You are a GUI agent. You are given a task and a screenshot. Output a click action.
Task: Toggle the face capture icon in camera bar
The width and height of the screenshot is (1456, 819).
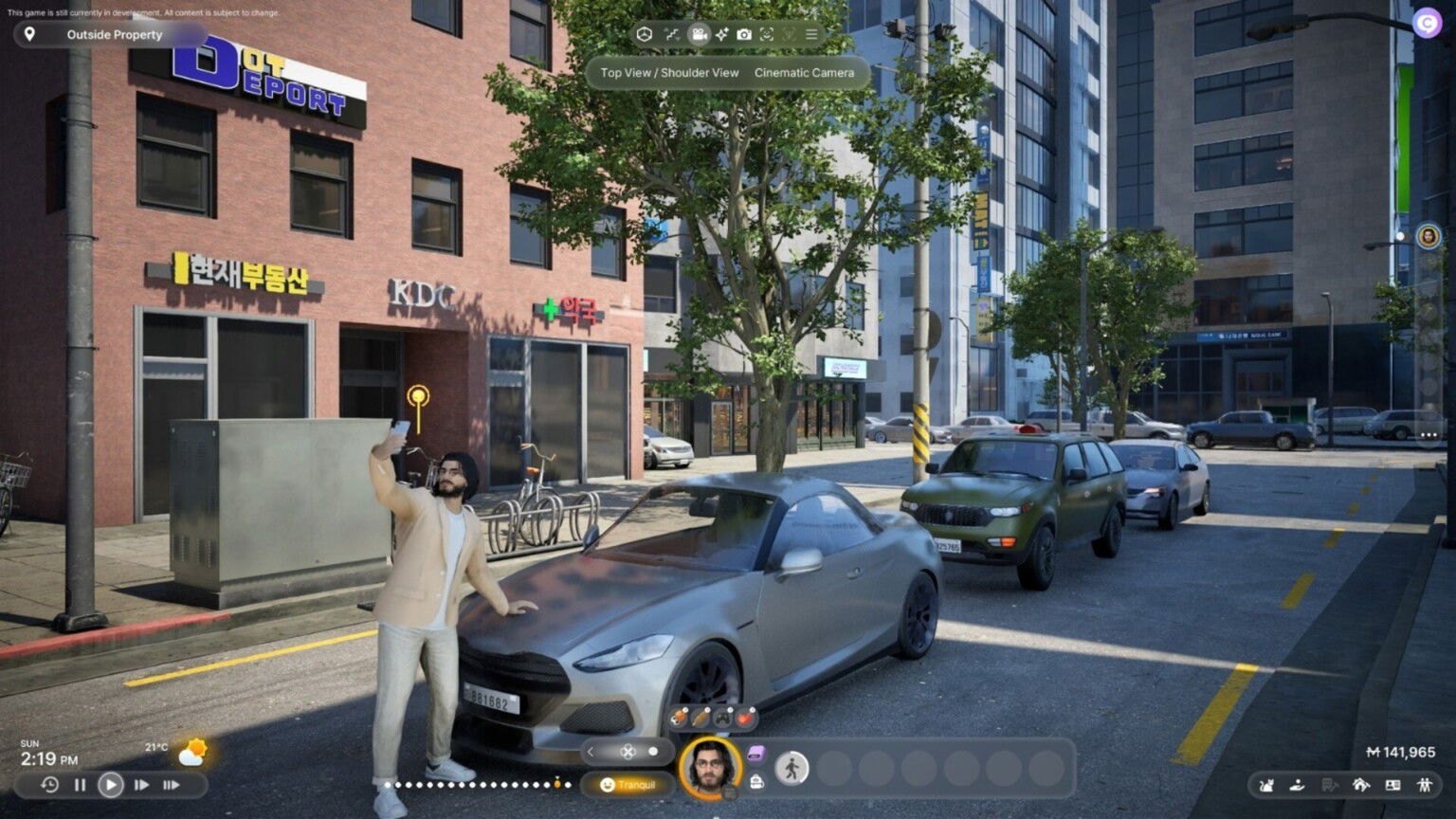pos(766,34)
